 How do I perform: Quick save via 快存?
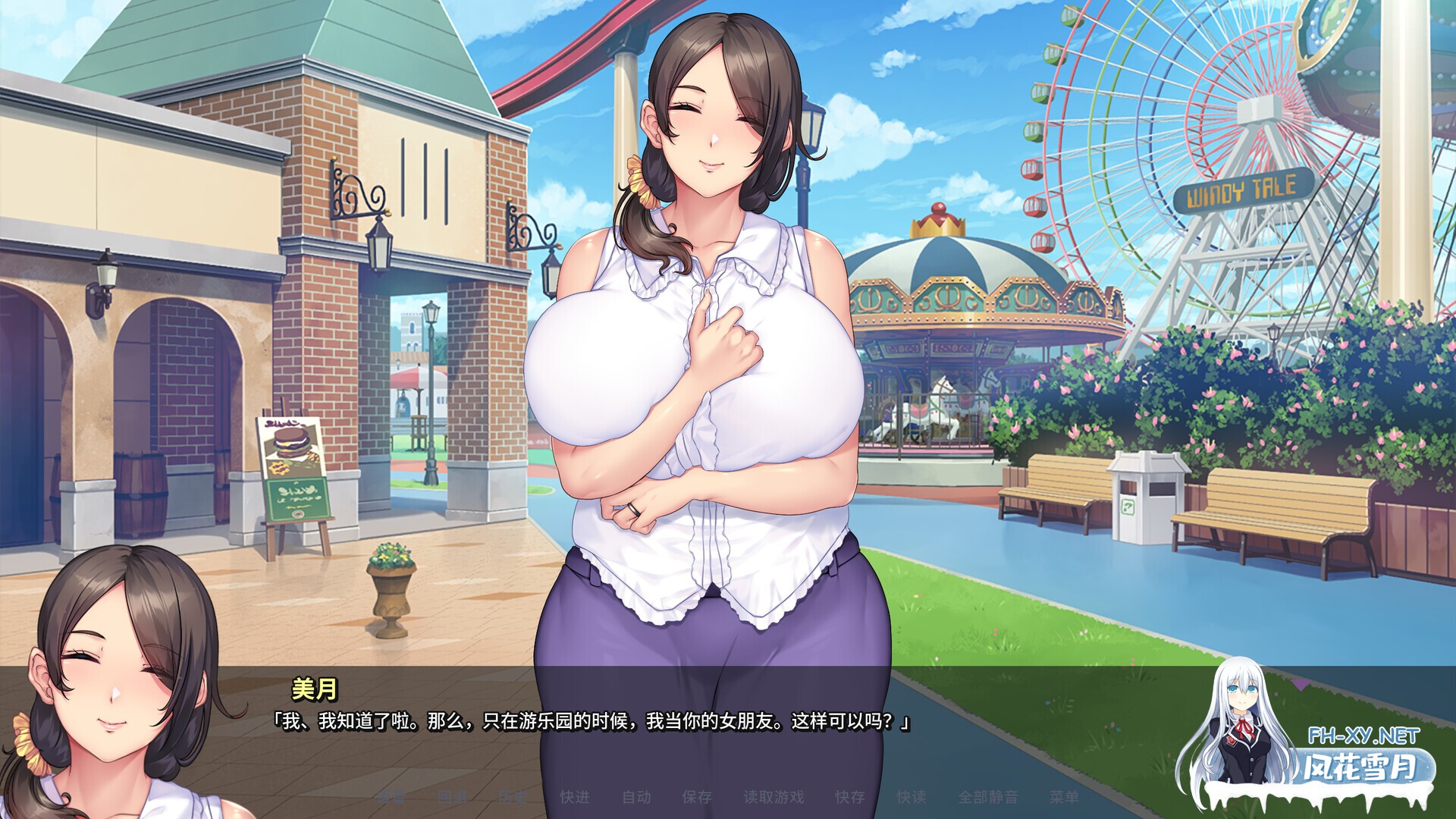(849, 795)
